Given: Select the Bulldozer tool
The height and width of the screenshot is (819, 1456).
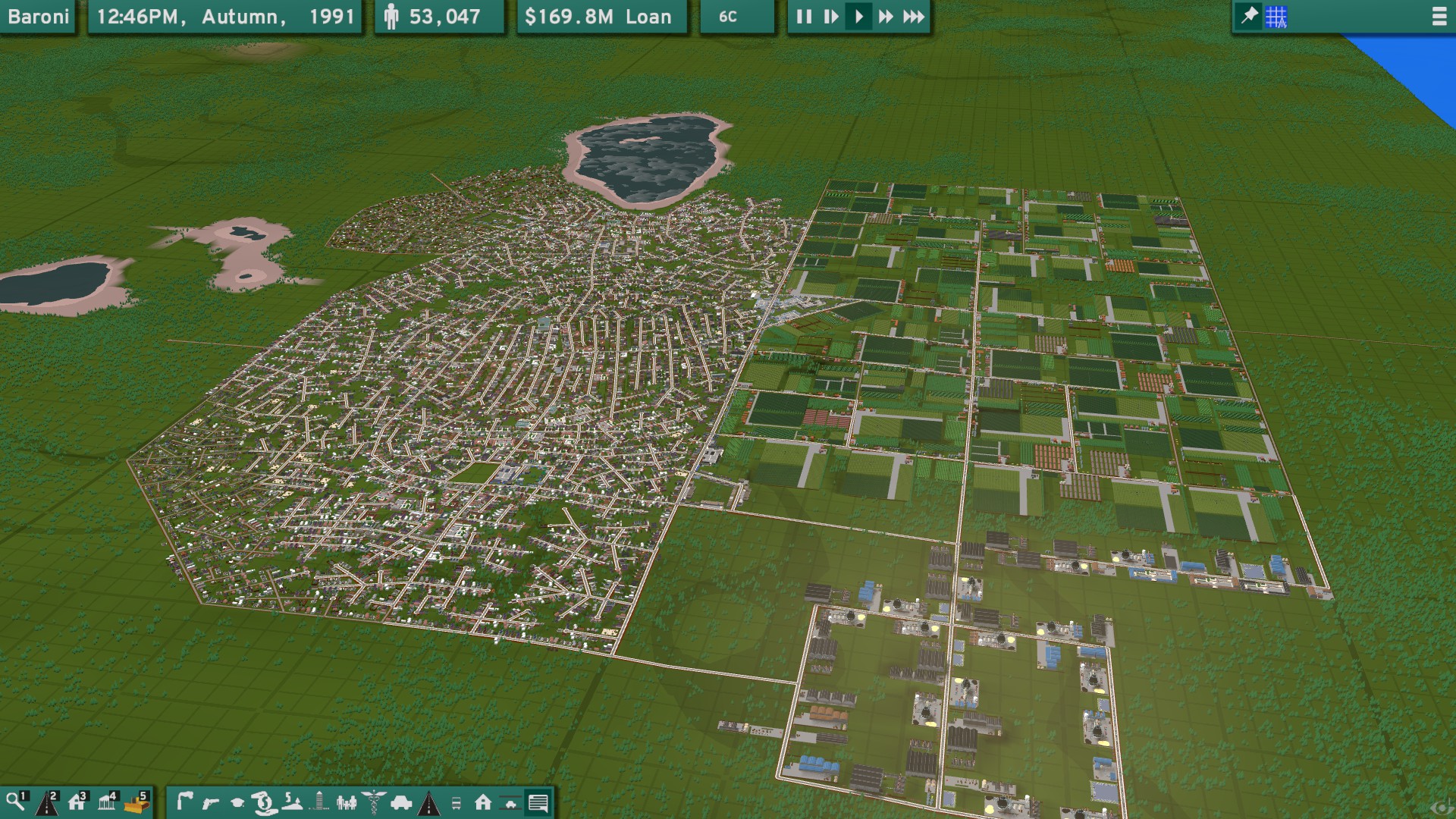Looking at the screenshot, I should (136, 802).
